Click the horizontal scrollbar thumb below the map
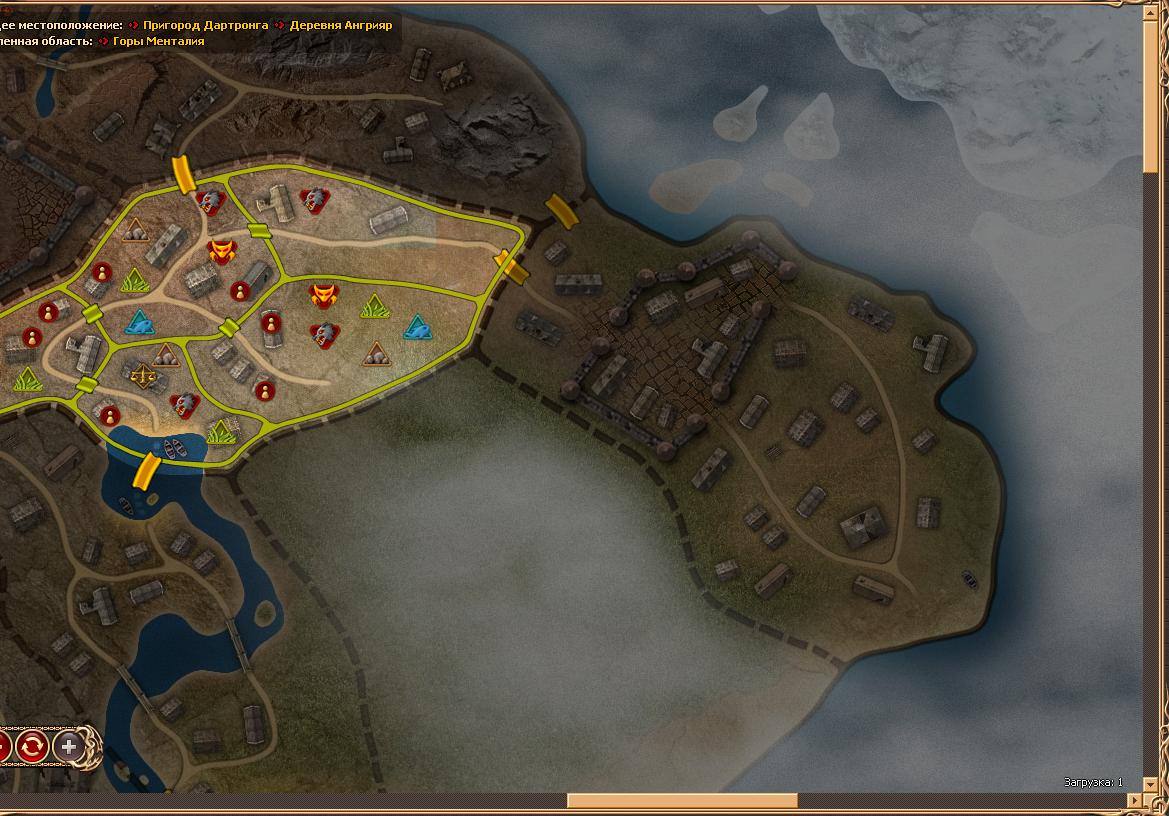This screenshot has height=816, width=1169. click(682, 800)
